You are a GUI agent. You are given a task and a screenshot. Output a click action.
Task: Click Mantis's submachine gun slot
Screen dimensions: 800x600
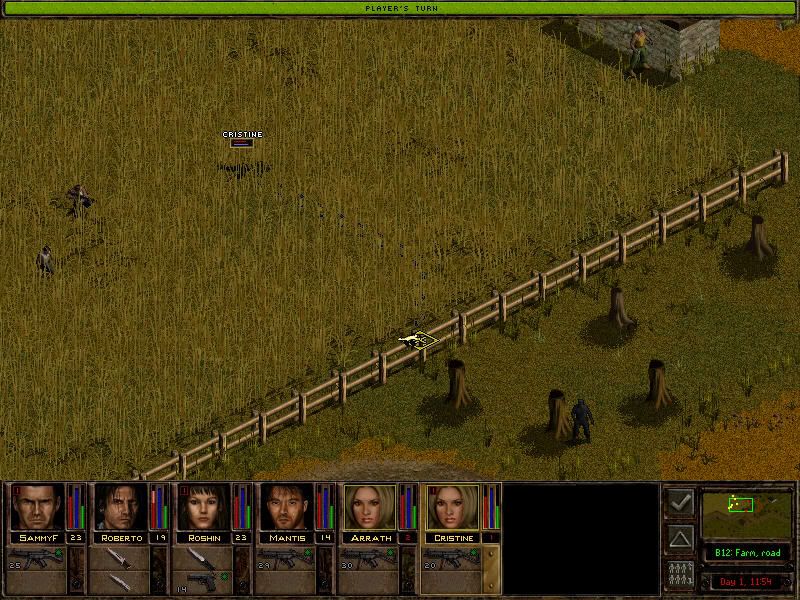point(287,556)
